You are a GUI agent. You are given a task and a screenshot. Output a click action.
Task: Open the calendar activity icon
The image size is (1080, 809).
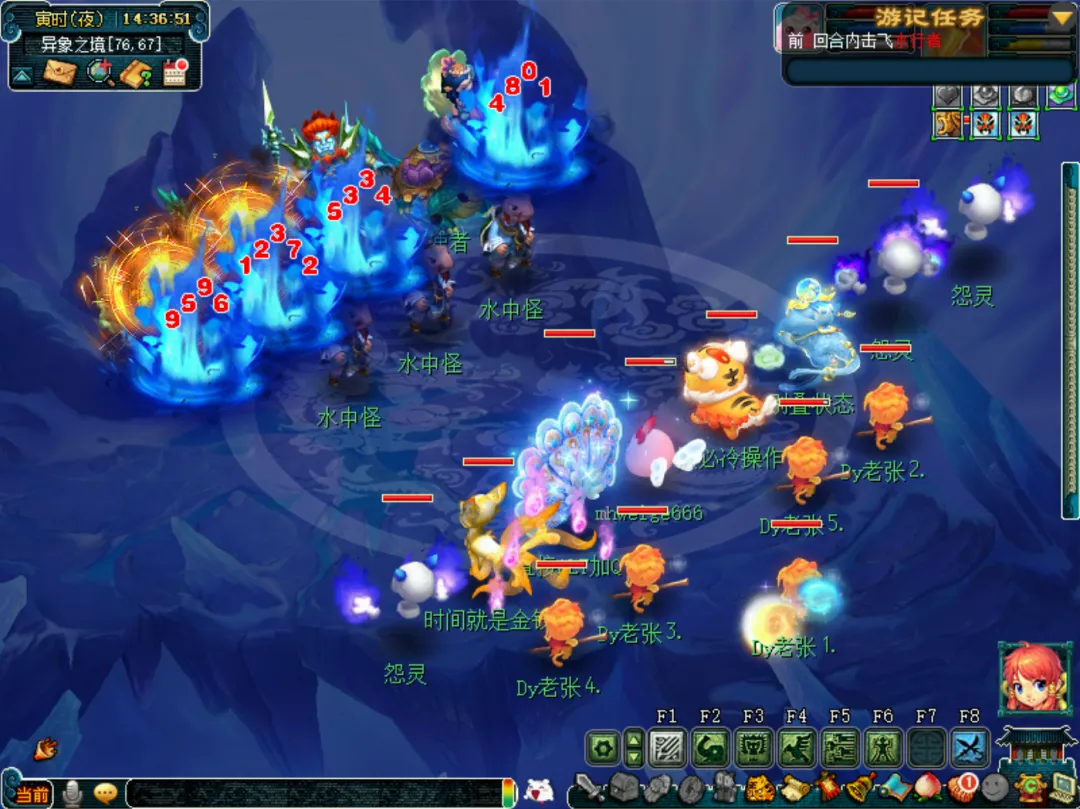175,73
